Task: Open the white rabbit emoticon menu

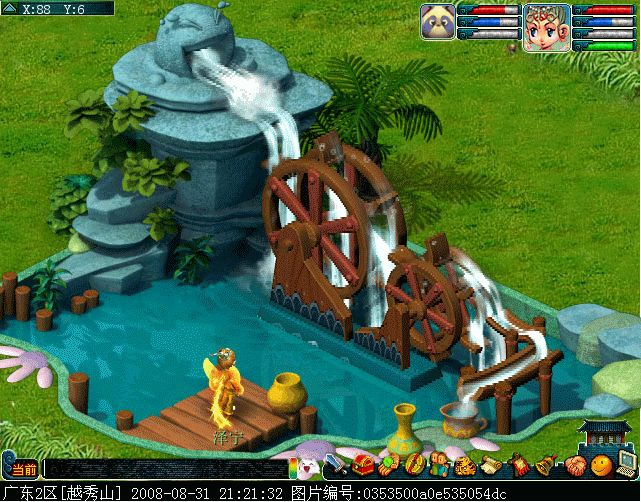Action: click(305, 466)
